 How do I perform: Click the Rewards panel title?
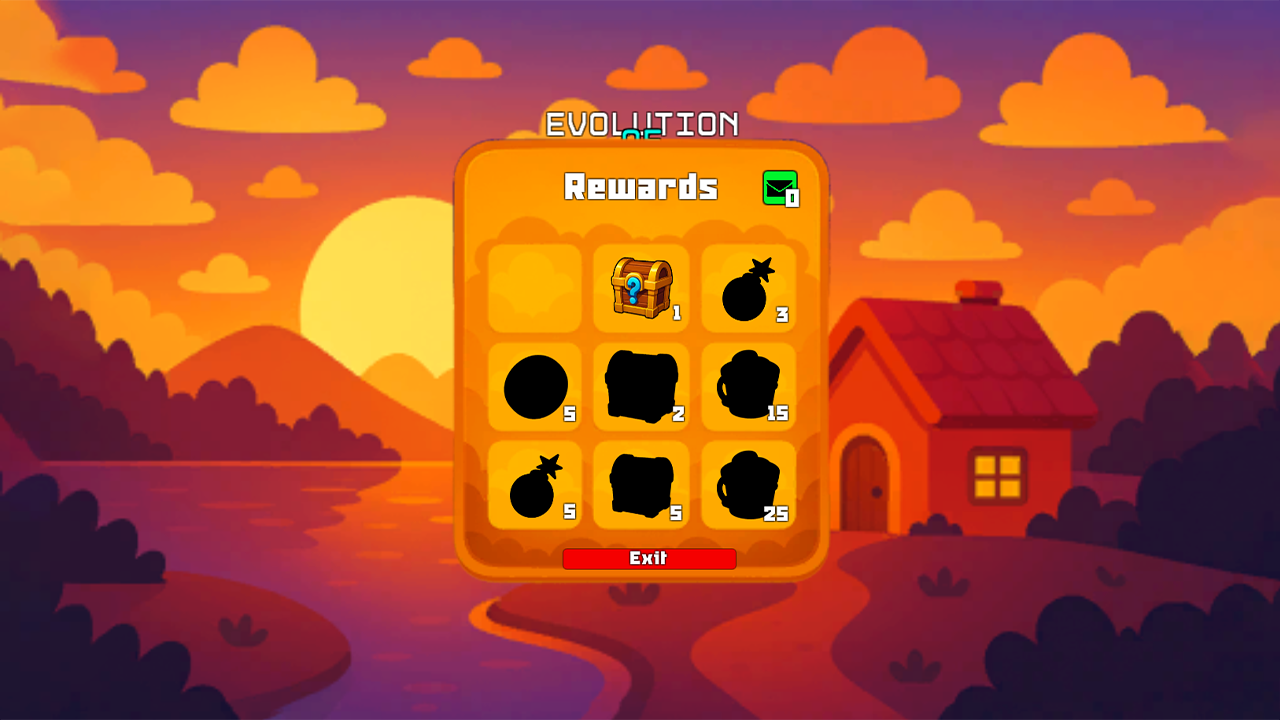[643, 187]
